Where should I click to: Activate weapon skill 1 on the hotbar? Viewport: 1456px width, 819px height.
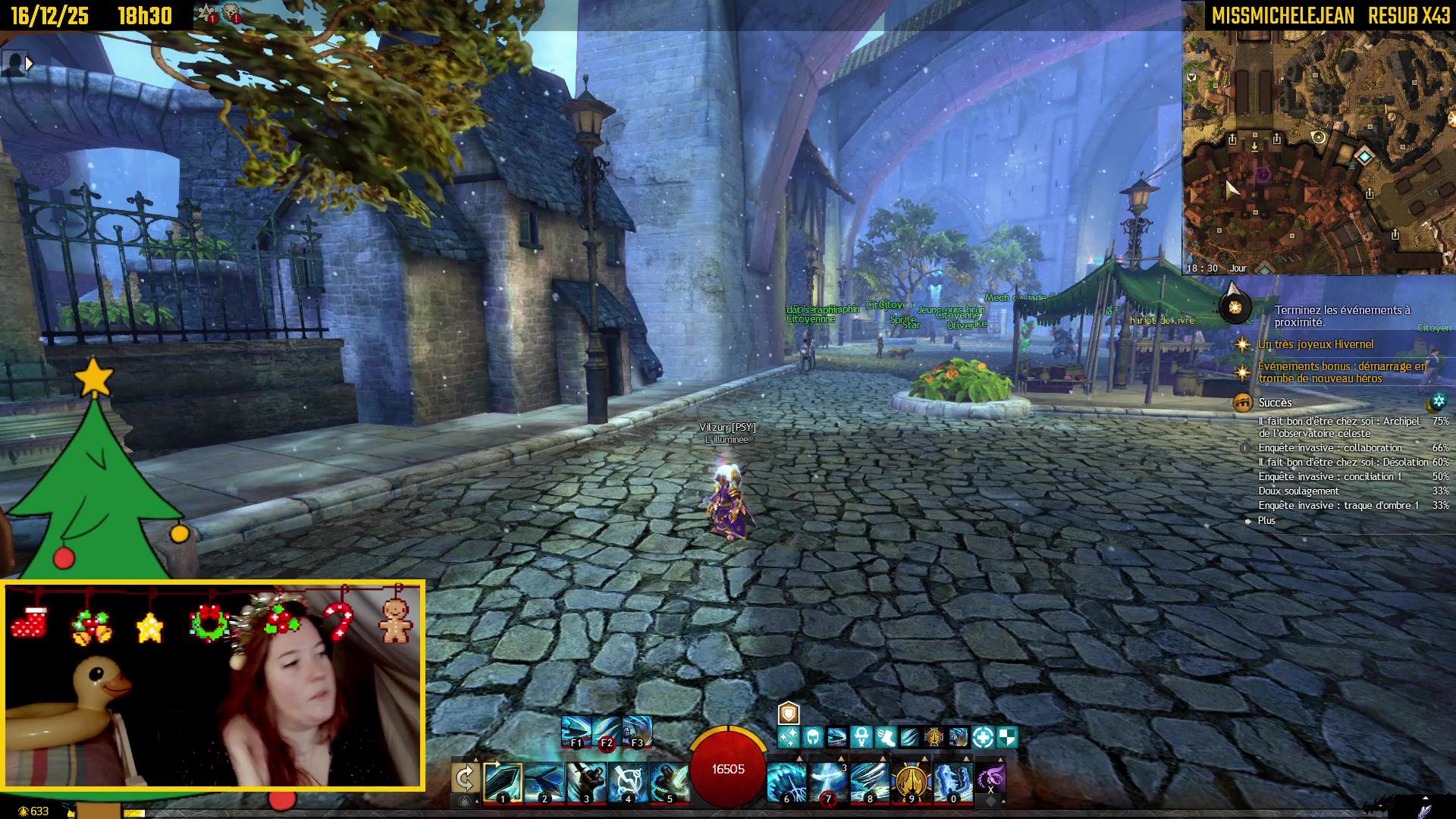503,782
